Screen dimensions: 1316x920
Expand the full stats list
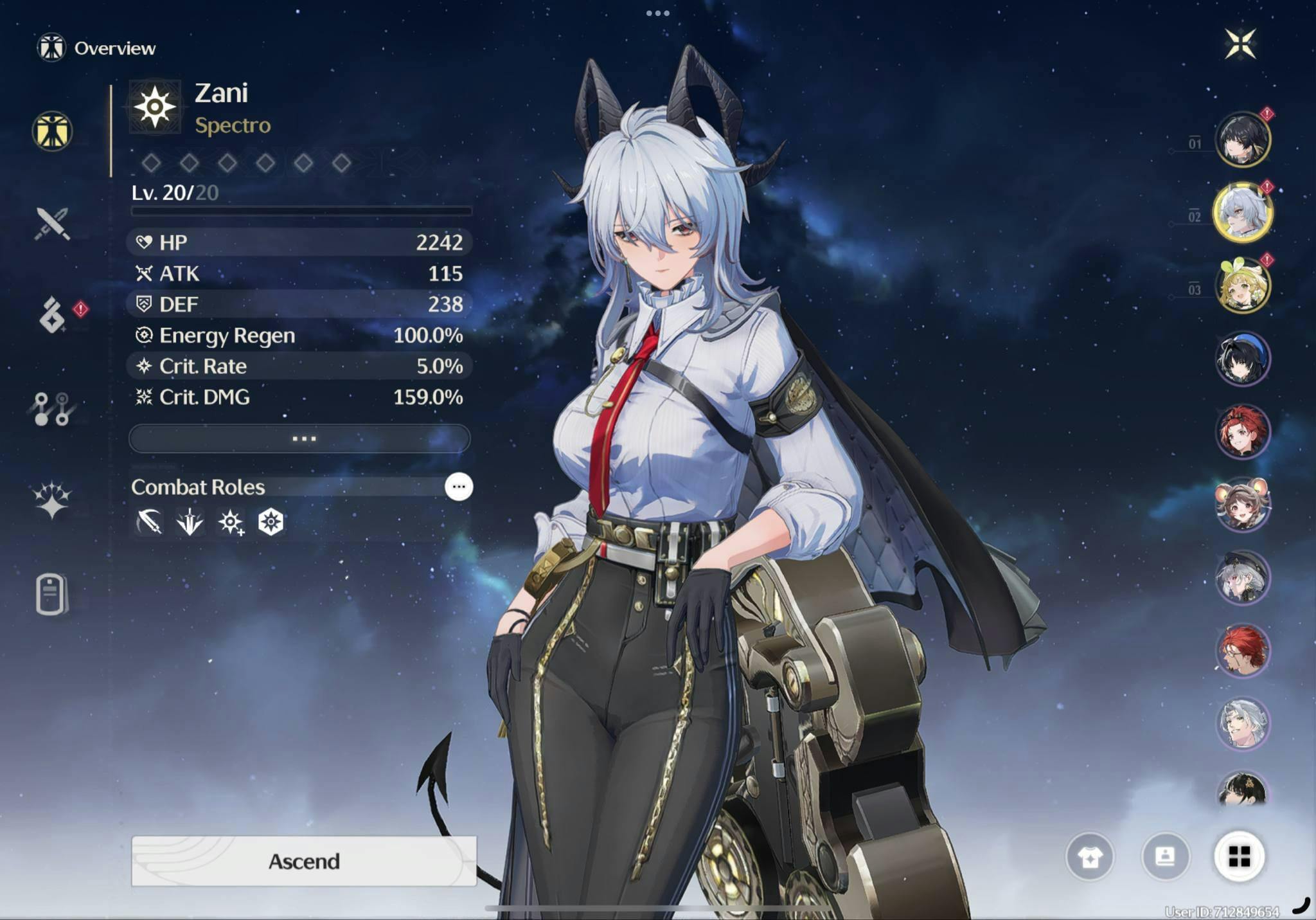tap(299, 438)
